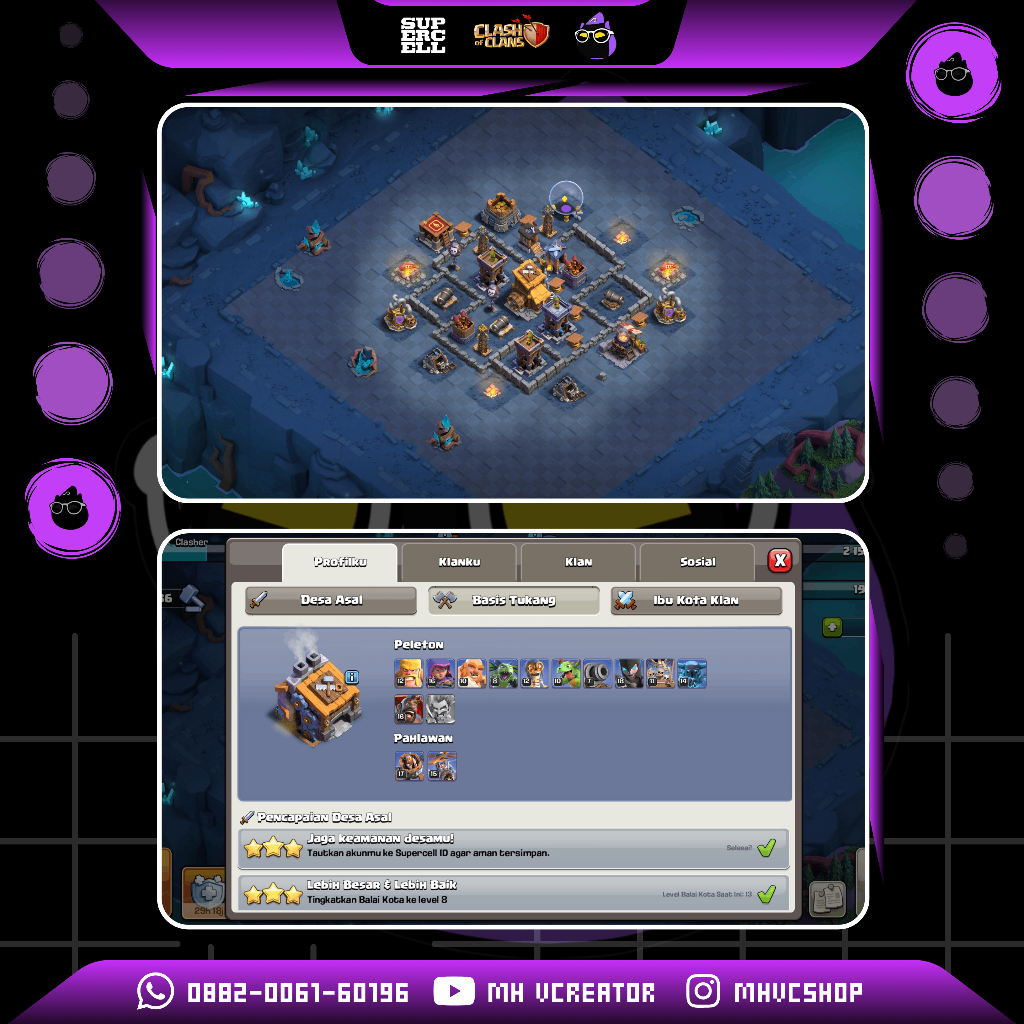Image resolution: width=1024 pixels, height=1024 pixels.
Task: Select the Night Witch troop icon
Action: tap(629, 674)
